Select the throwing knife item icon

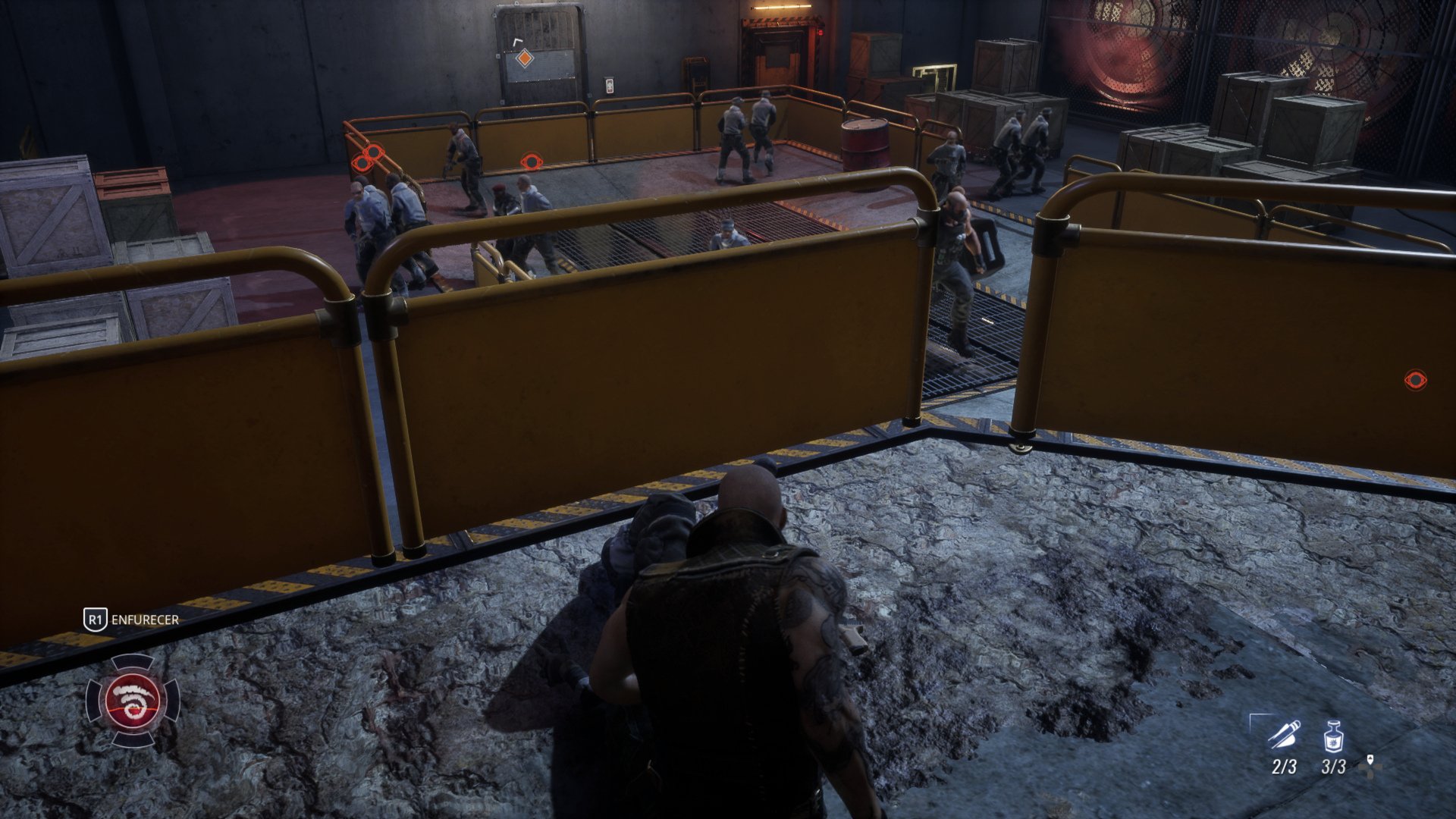1283,734
